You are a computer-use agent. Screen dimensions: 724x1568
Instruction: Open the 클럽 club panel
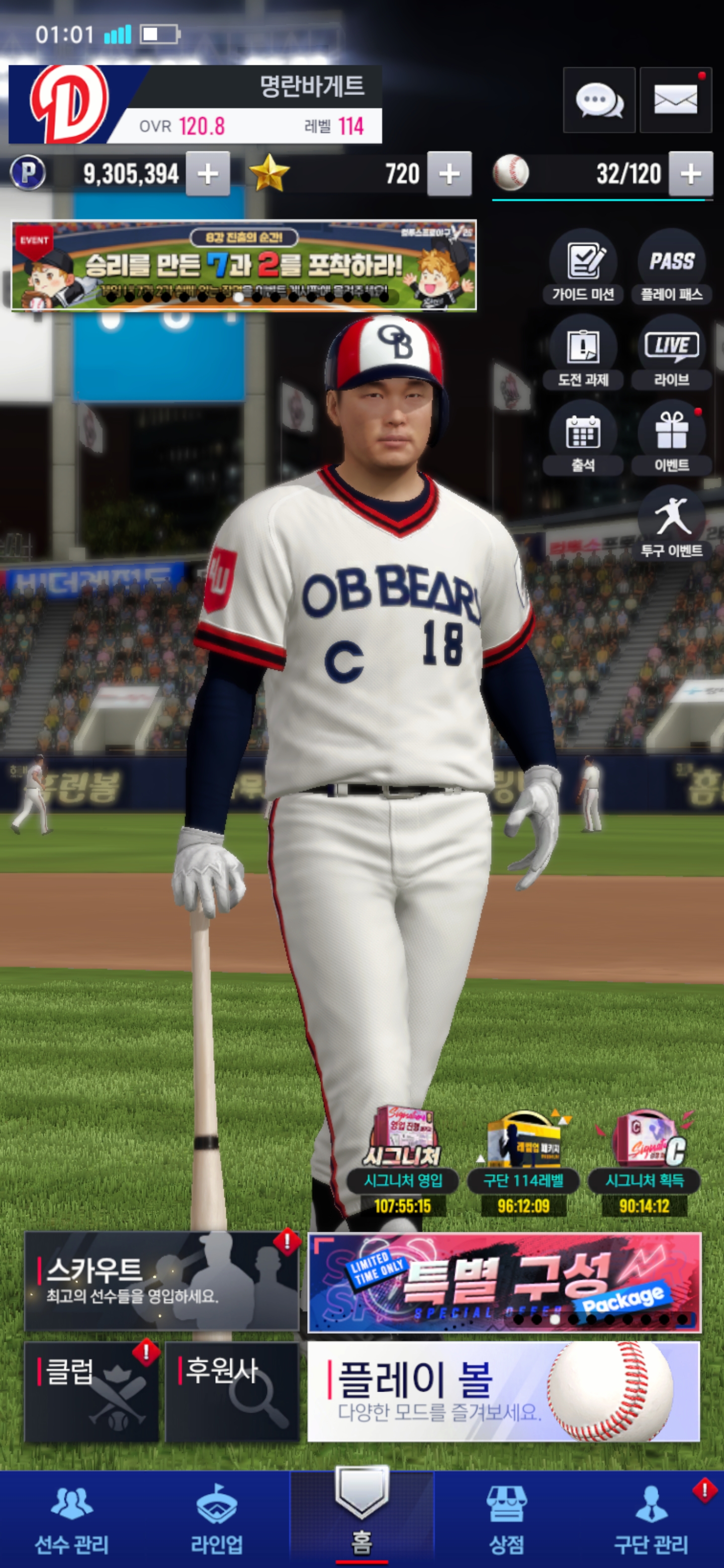(92, 1392)
